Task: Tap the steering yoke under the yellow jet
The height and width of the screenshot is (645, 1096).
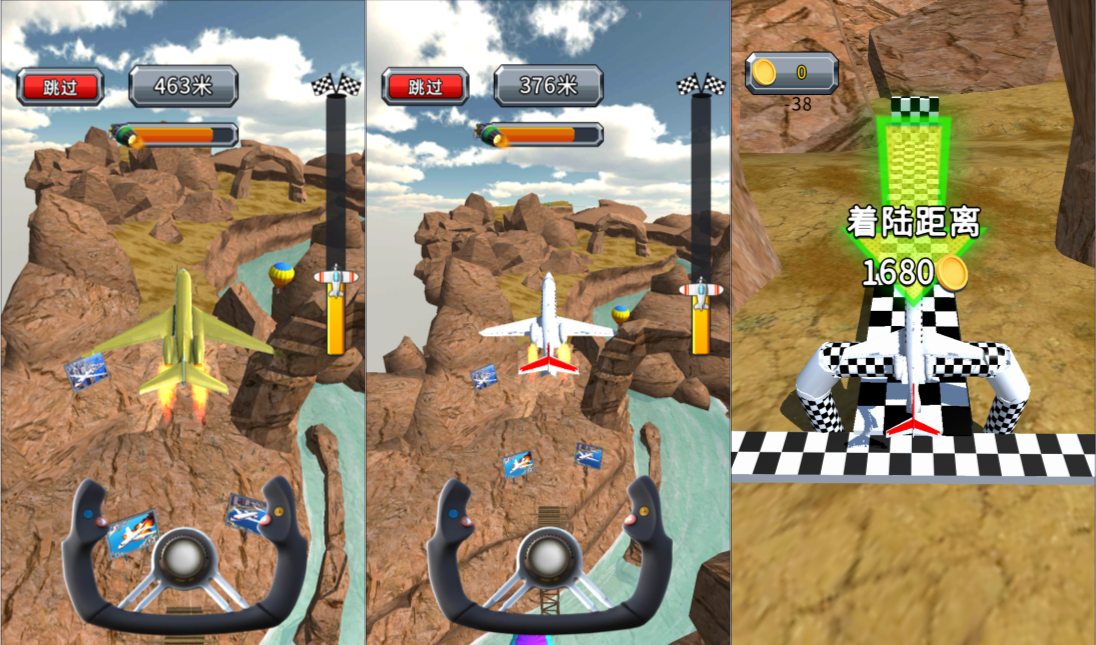Action: [184, 560]
